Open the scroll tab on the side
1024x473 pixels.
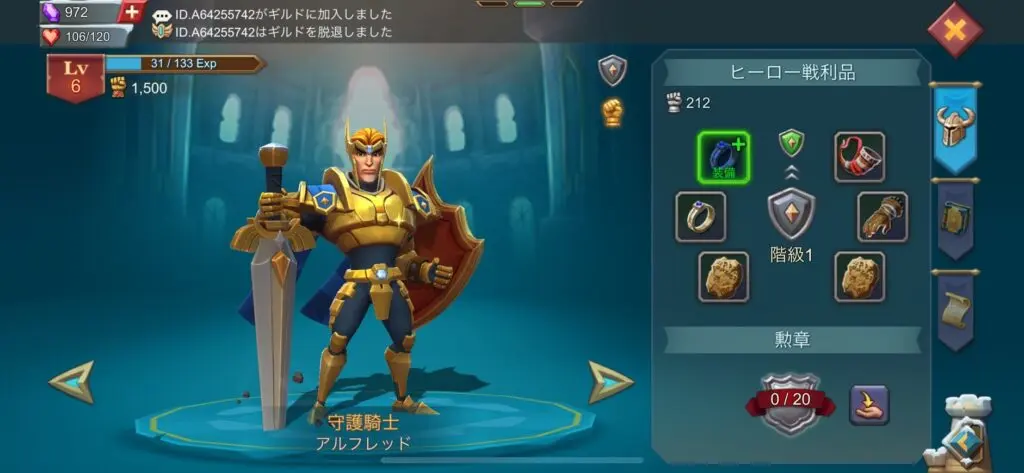[955, 310]
